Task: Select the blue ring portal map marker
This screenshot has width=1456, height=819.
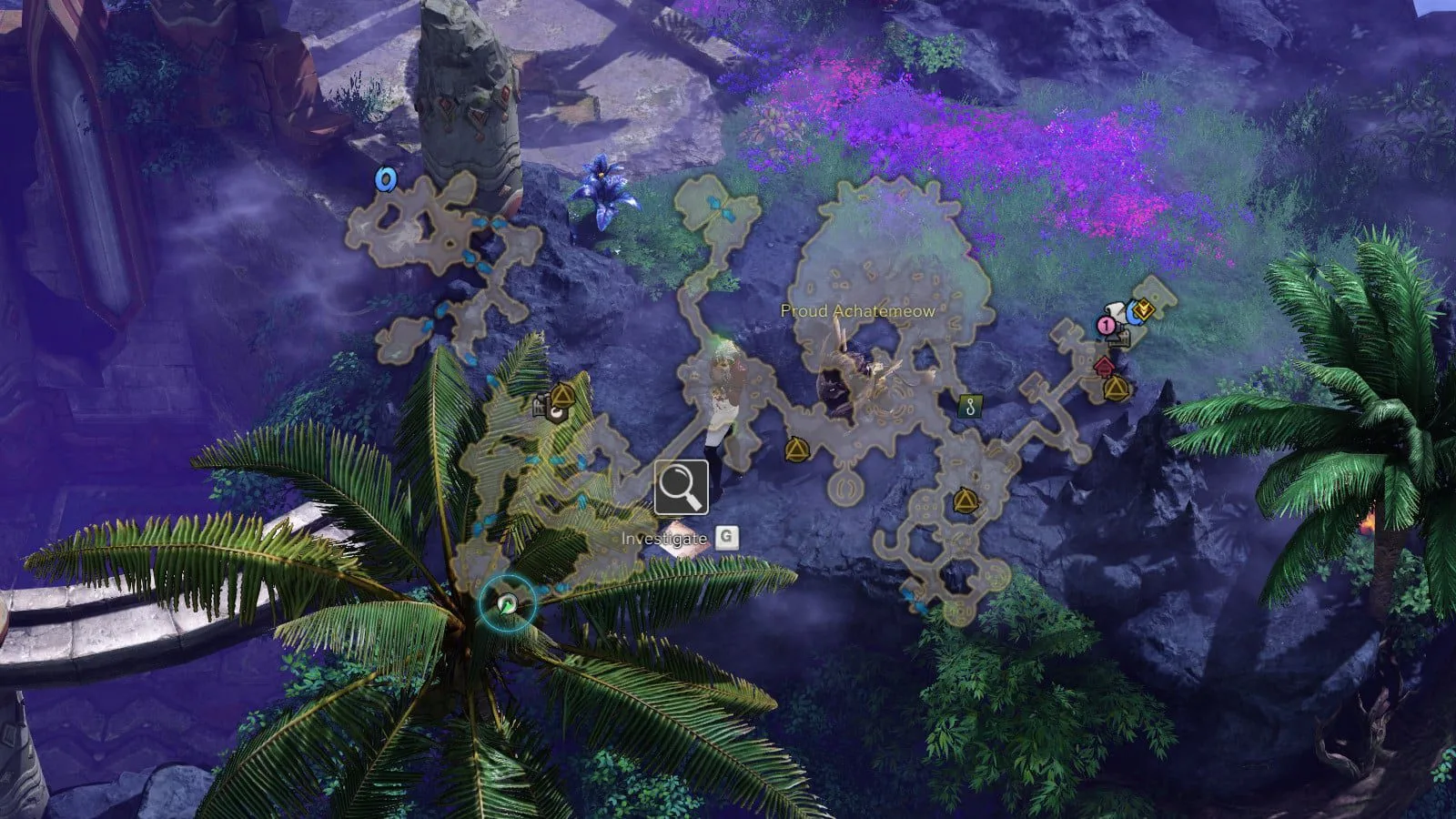Action: click(386, 179)
